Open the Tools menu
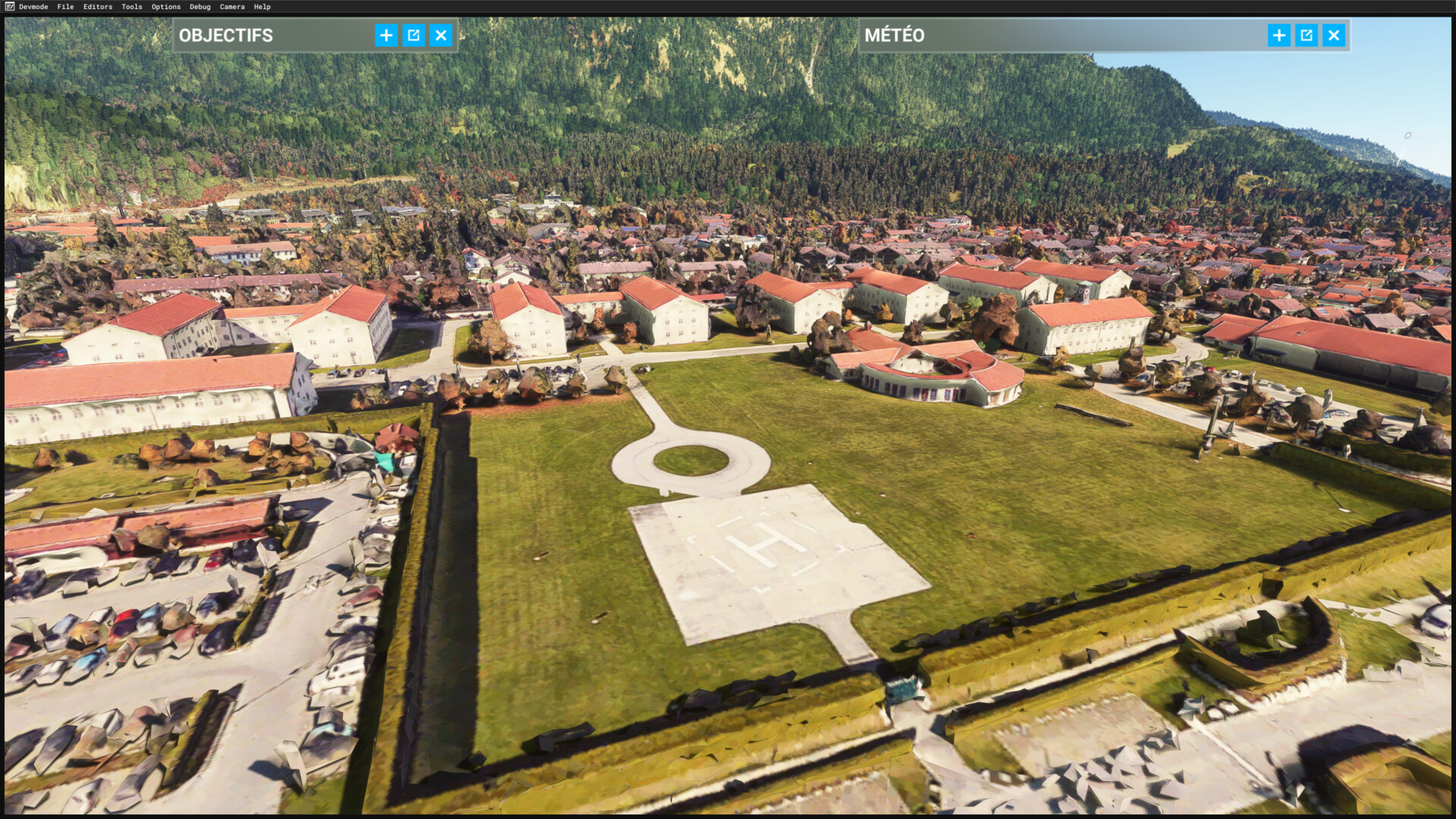The width and height of the screenshot is (1456, 819). tap(132, 7)
